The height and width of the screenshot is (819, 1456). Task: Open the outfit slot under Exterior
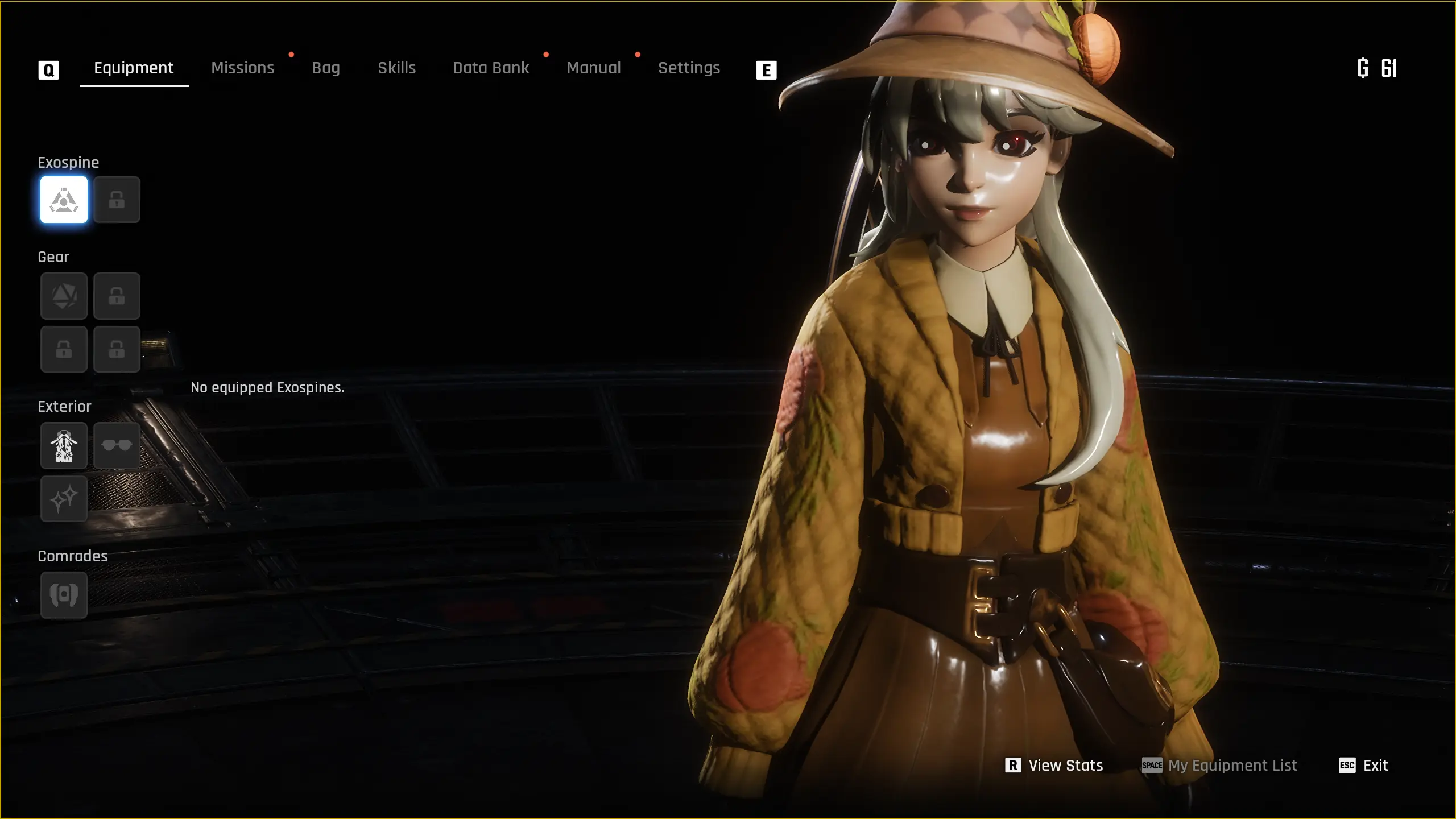tap(63, 446)
